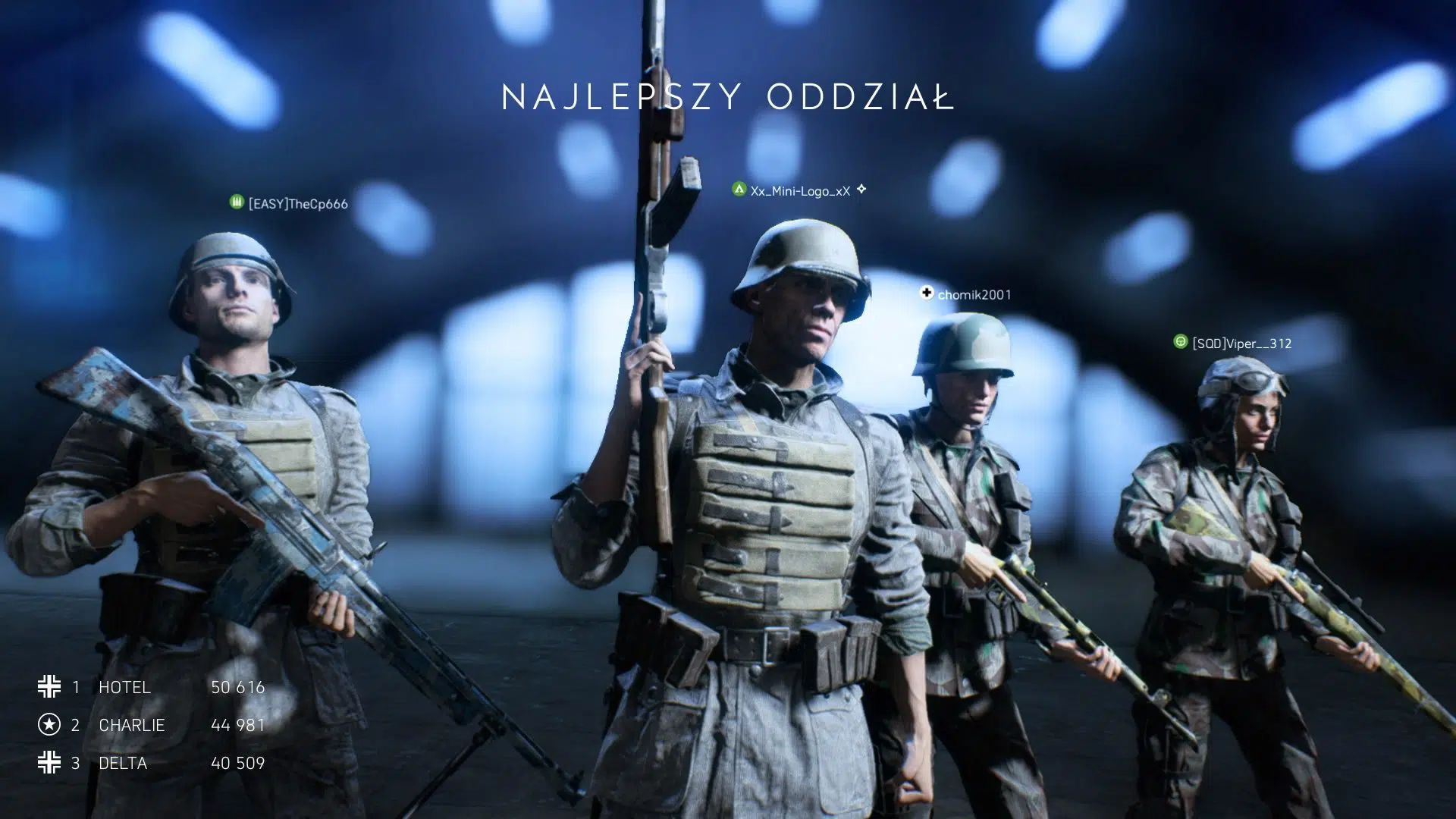Click CHARLIE's score of 44 981
The image size is (1456, 819).
[237, 725]
